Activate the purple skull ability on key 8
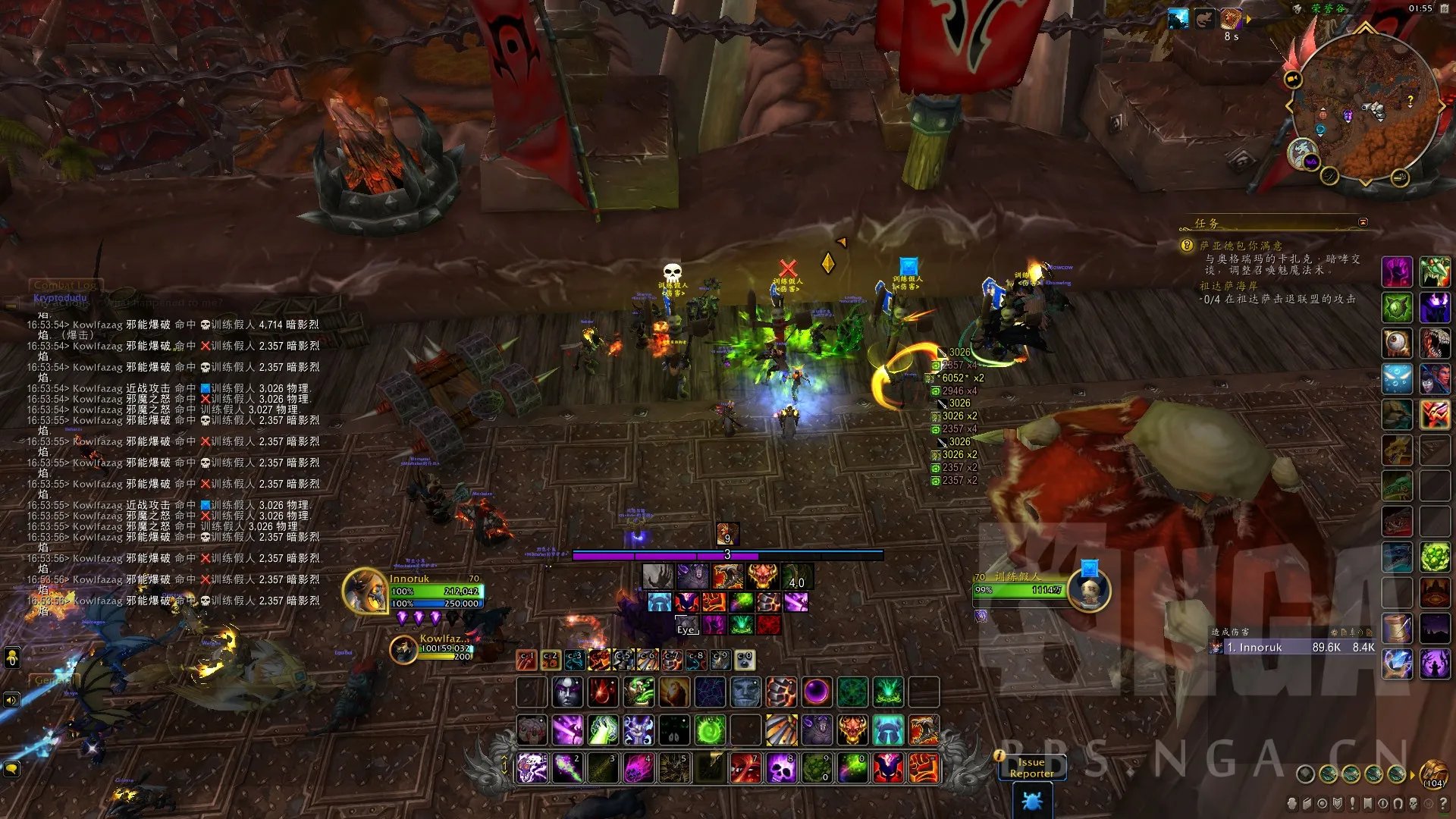Image resolution: width=1456 pixels, height=819 pixels. [x=780, y=768]
